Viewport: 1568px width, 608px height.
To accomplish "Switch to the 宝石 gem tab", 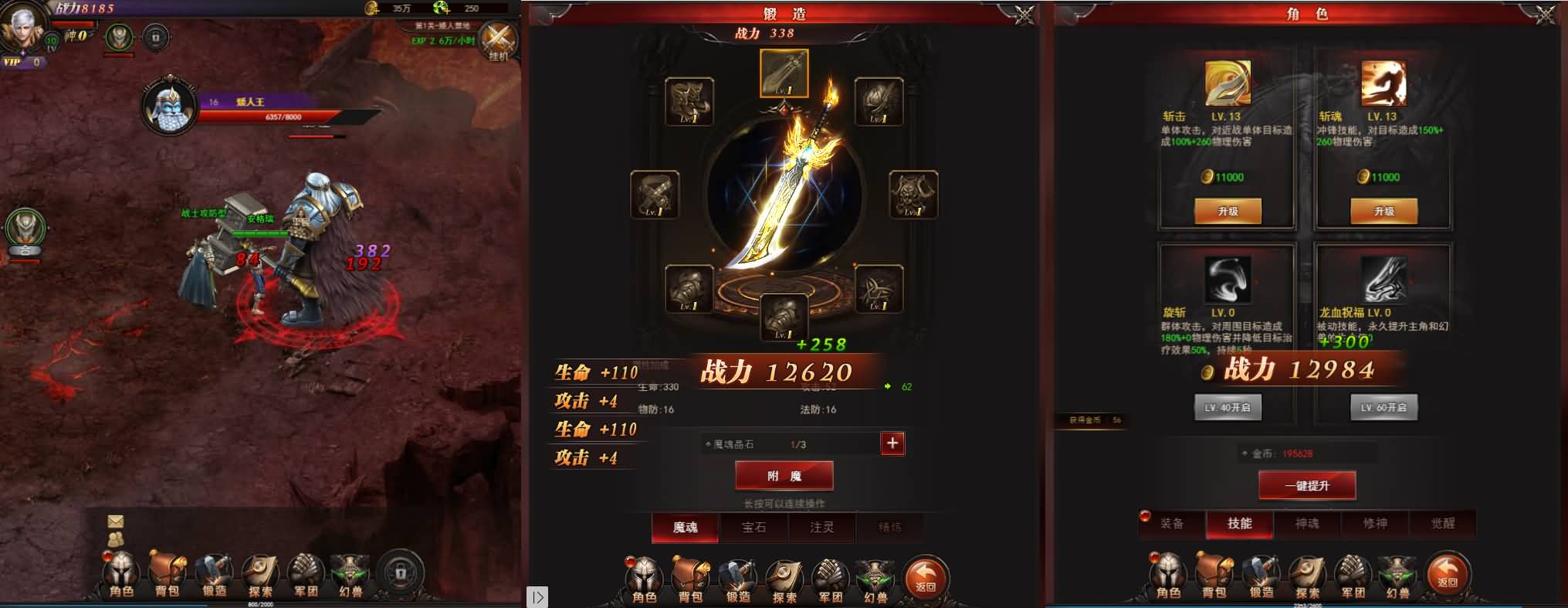I will (753, 528).
